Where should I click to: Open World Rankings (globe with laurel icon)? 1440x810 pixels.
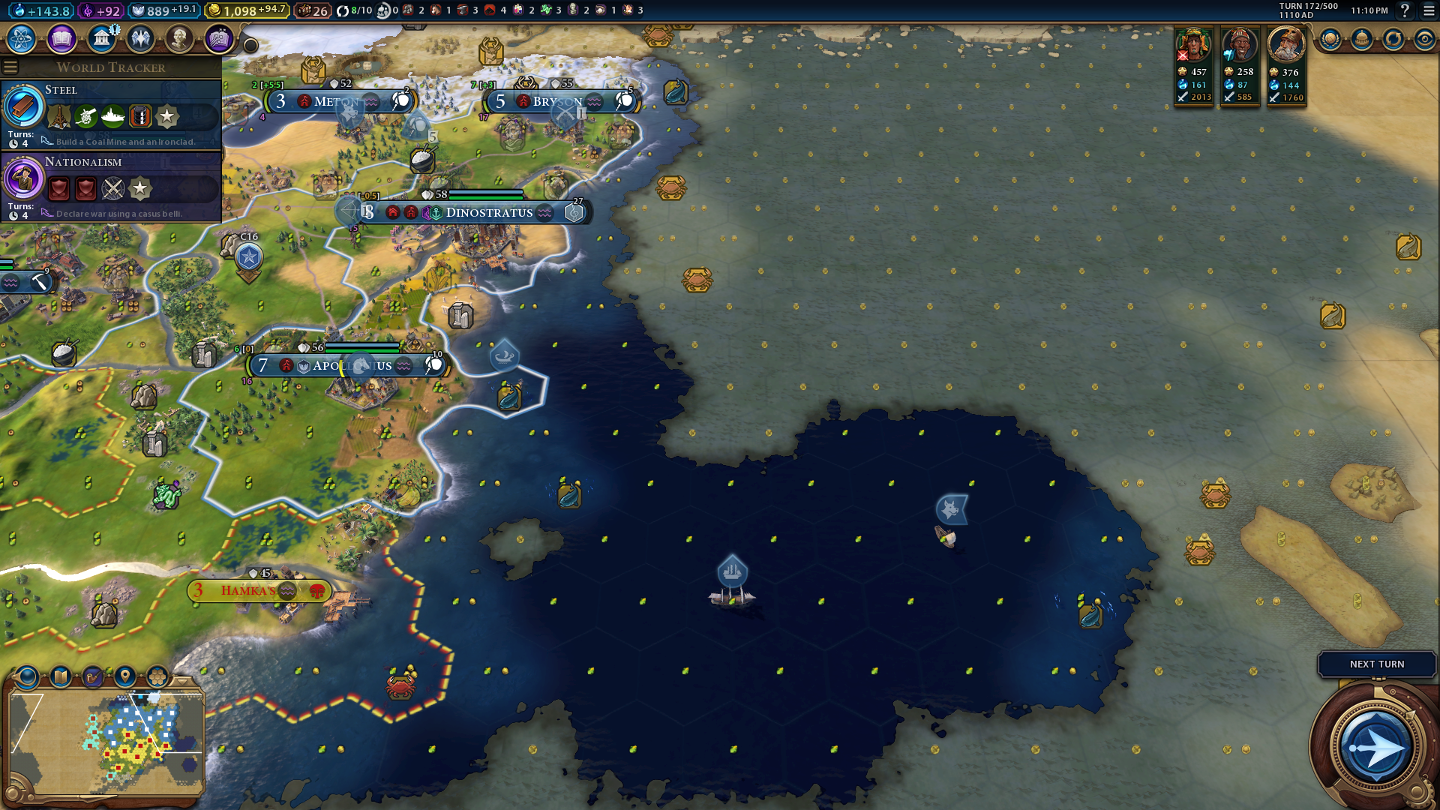1330,39
